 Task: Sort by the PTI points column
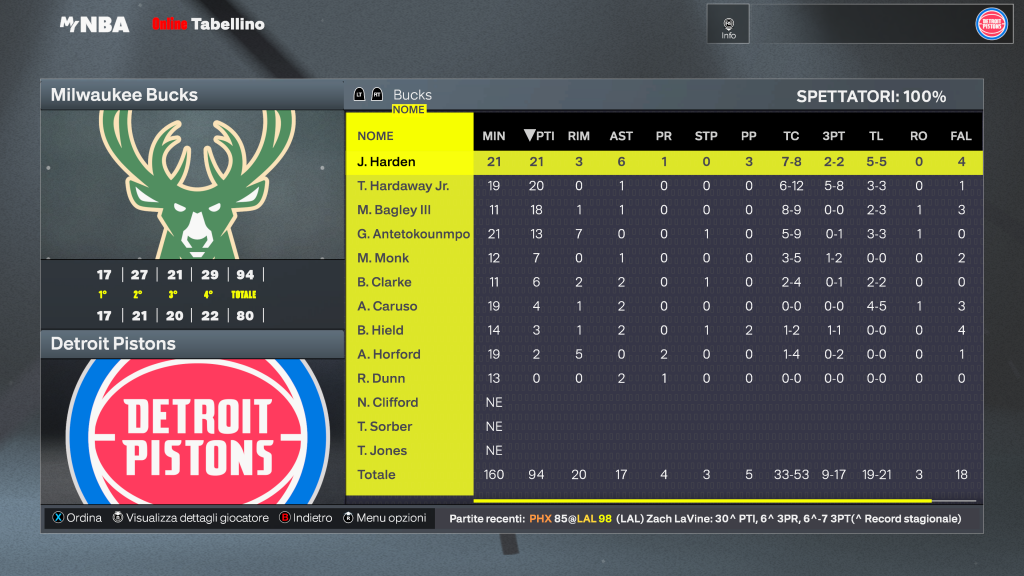click(538, 136)
